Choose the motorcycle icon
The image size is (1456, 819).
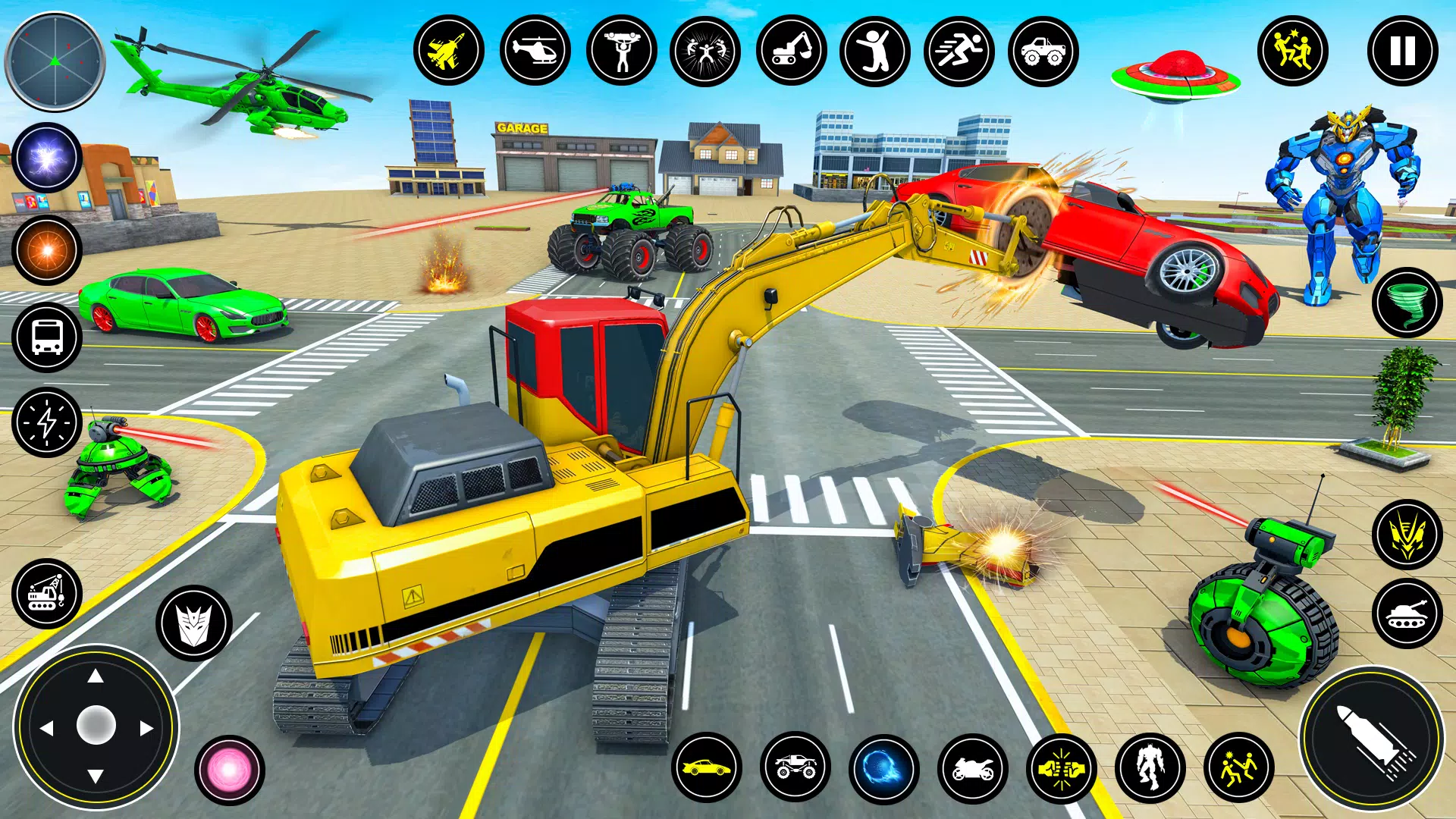972,768
